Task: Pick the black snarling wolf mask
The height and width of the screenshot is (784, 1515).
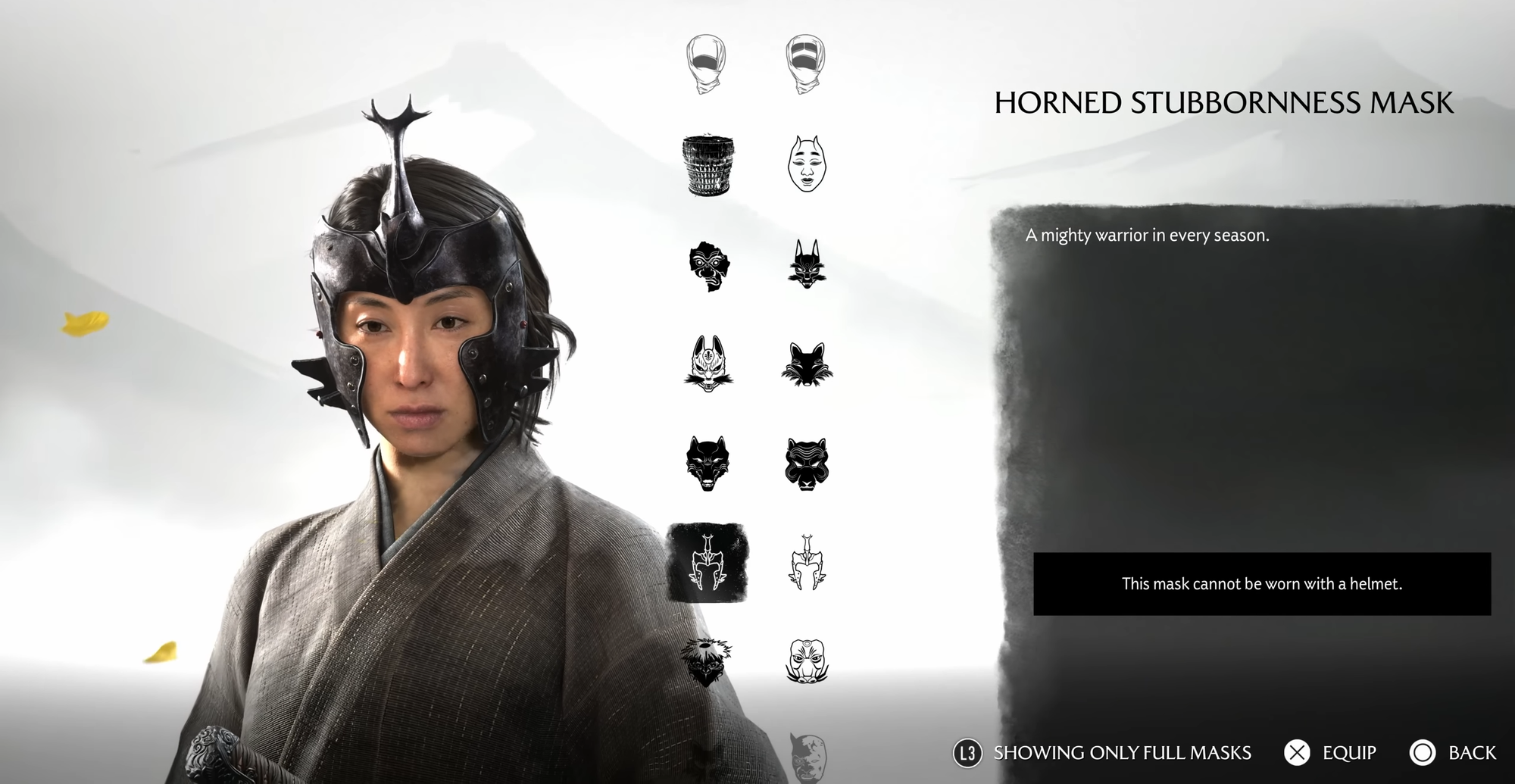Action: pos(708,463)
